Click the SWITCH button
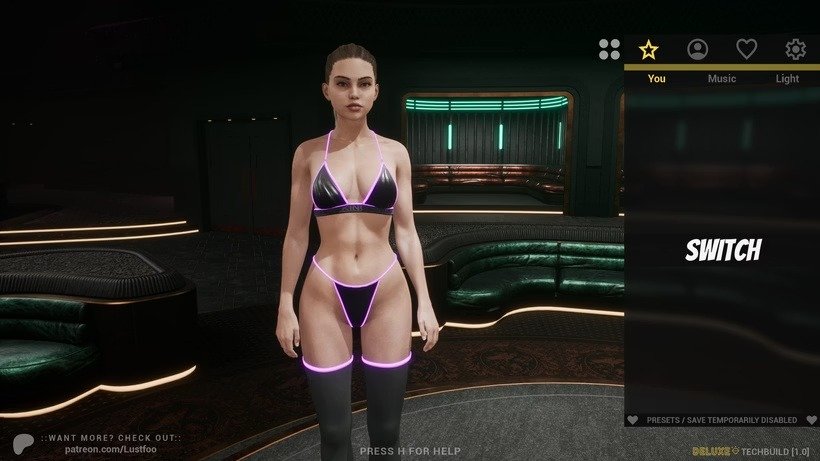 tap(723, 250)
